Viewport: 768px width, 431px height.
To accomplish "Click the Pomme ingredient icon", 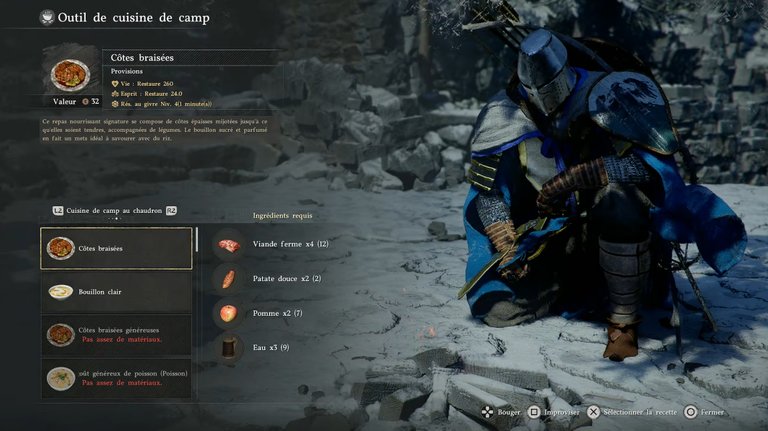I will (229, 312).
